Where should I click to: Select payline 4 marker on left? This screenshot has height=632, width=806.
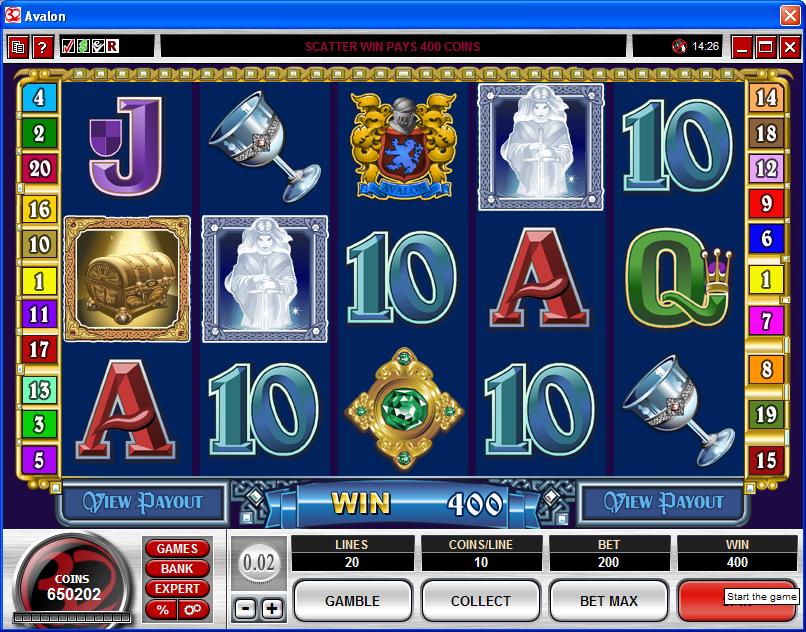point(40,98)
